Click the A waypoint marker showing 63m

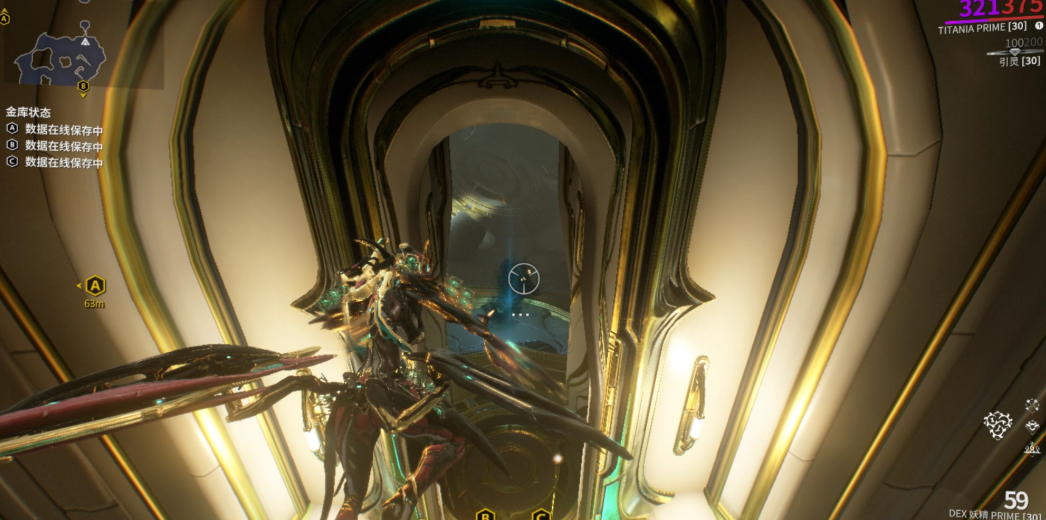click(x=94, y=286)
